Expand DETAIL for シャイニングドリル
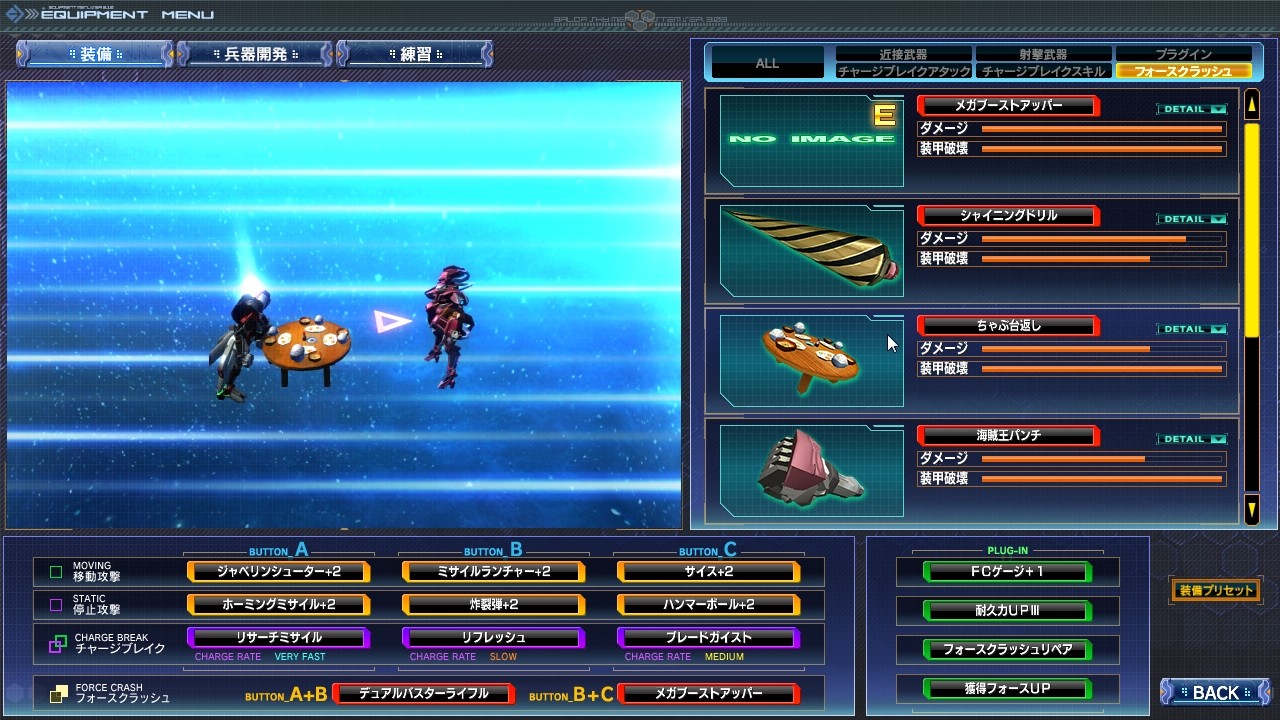Viewport: 1280px width, 720px height. tap(1190, 218)
